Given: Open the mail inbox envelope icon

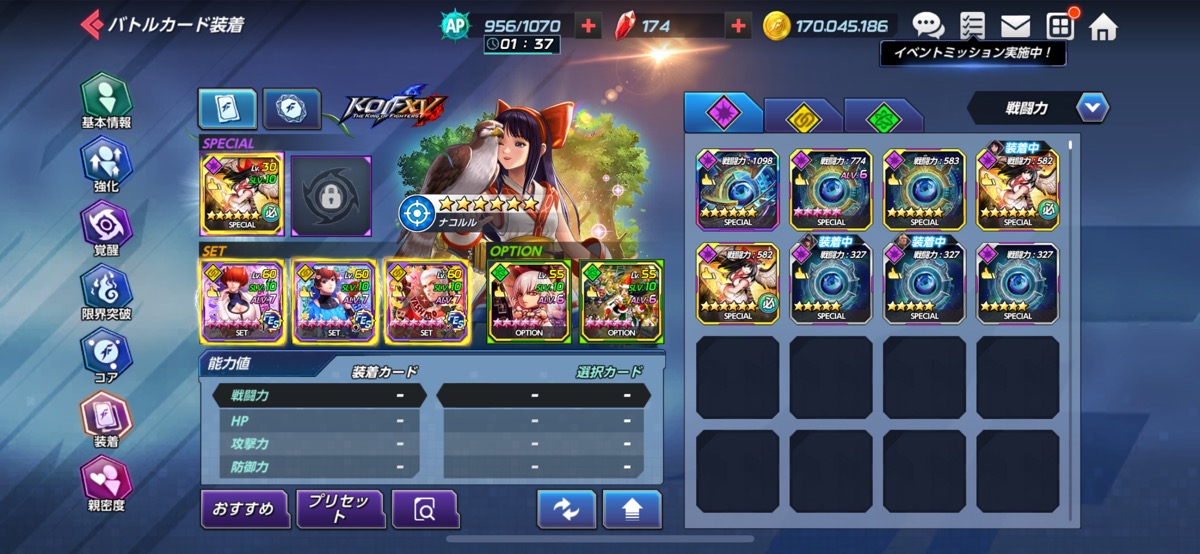Looking at the screenshot, I should tap(1015, 26).
